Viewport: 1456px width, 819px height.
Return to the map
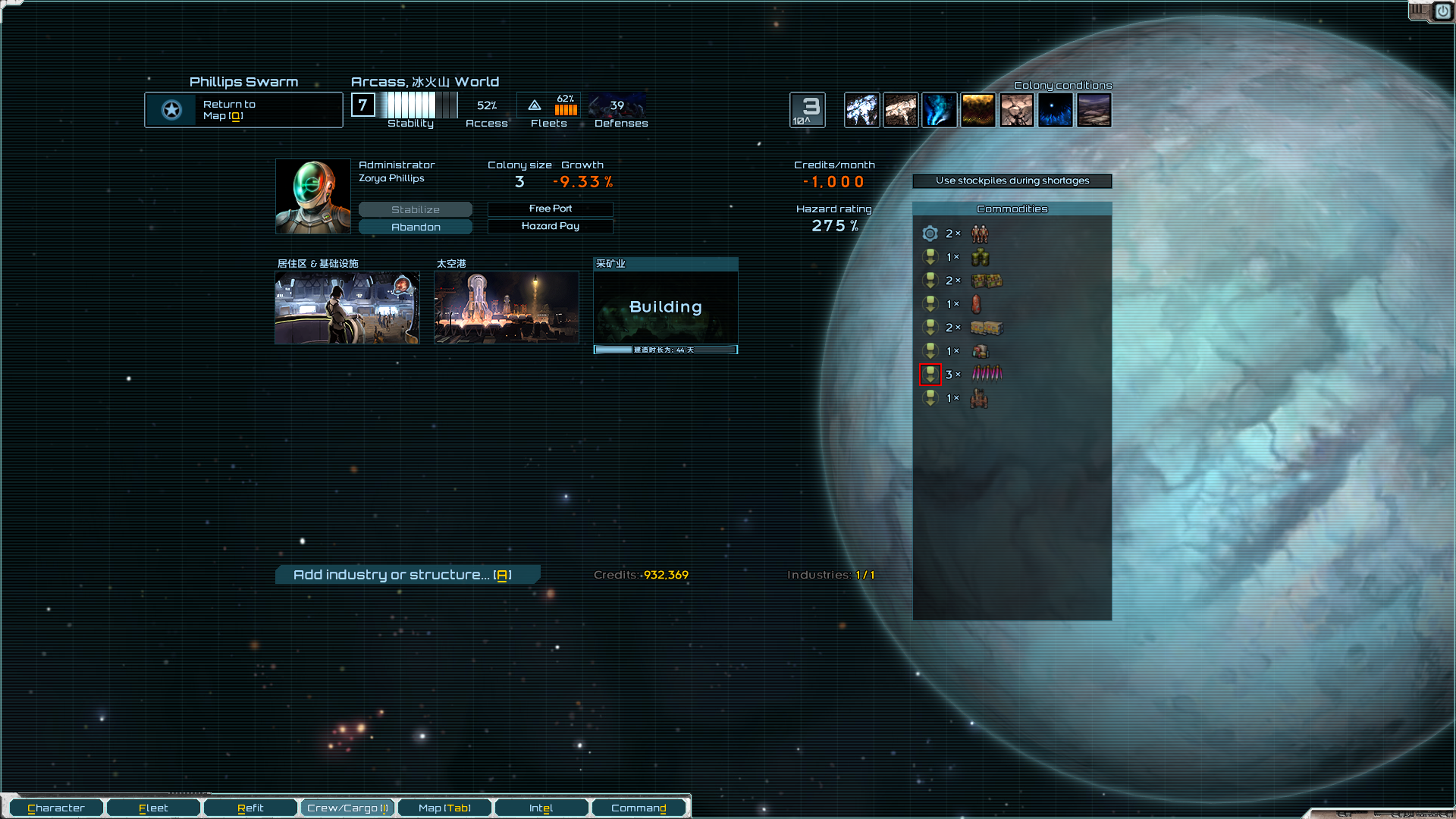click(243, 110)
